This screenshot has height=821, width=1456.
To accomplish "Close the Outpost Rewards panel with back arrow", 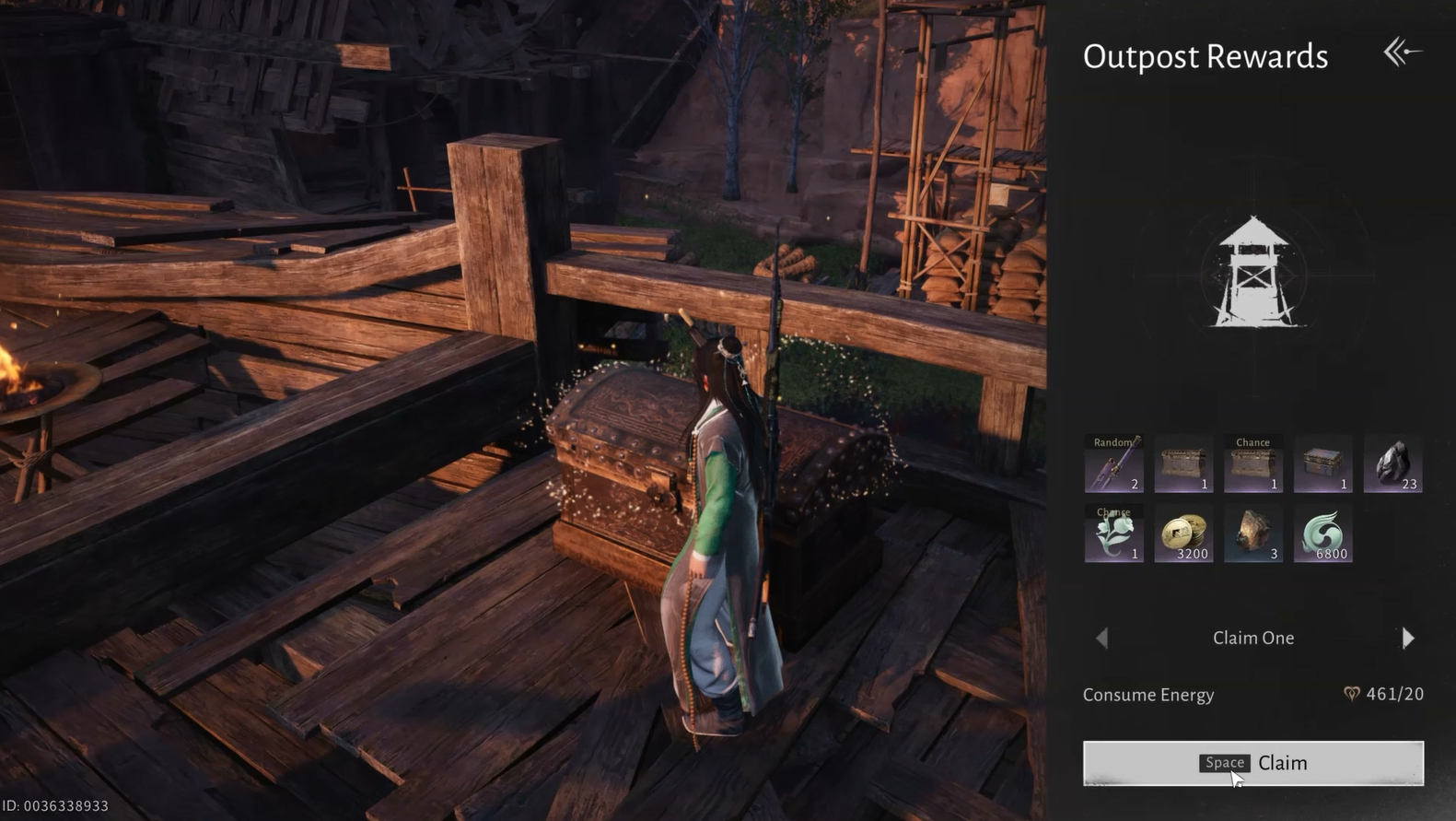I will 1402,53.
